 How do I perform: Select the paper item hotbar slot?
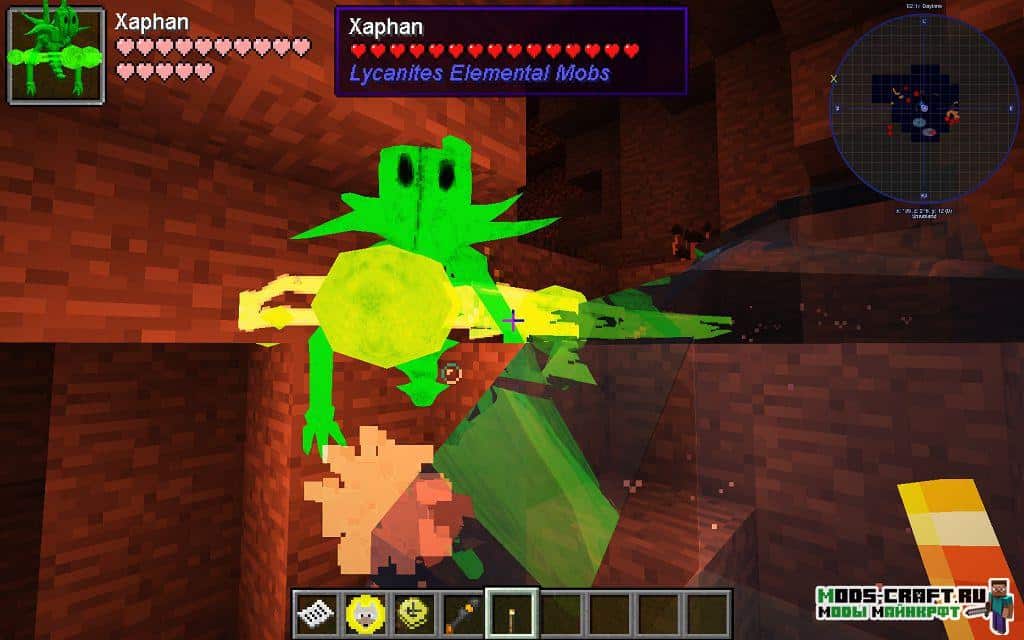point(315,612)
